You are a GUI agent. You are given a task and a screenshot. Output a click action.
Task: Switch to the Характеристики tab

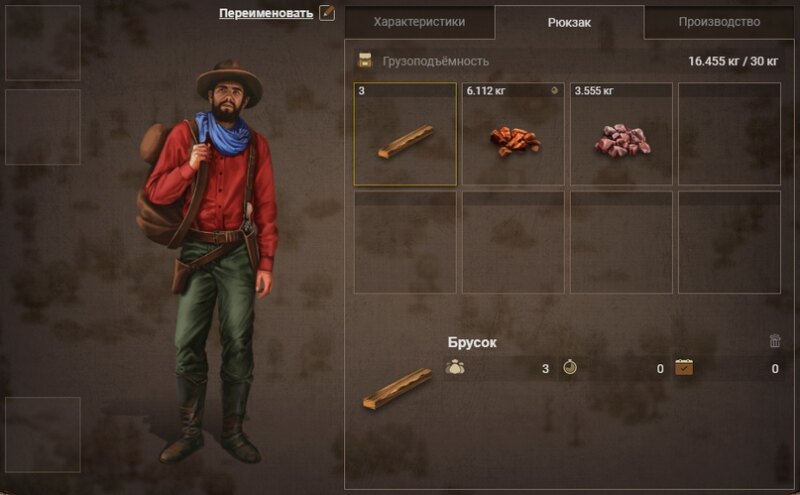pos(418,21)
